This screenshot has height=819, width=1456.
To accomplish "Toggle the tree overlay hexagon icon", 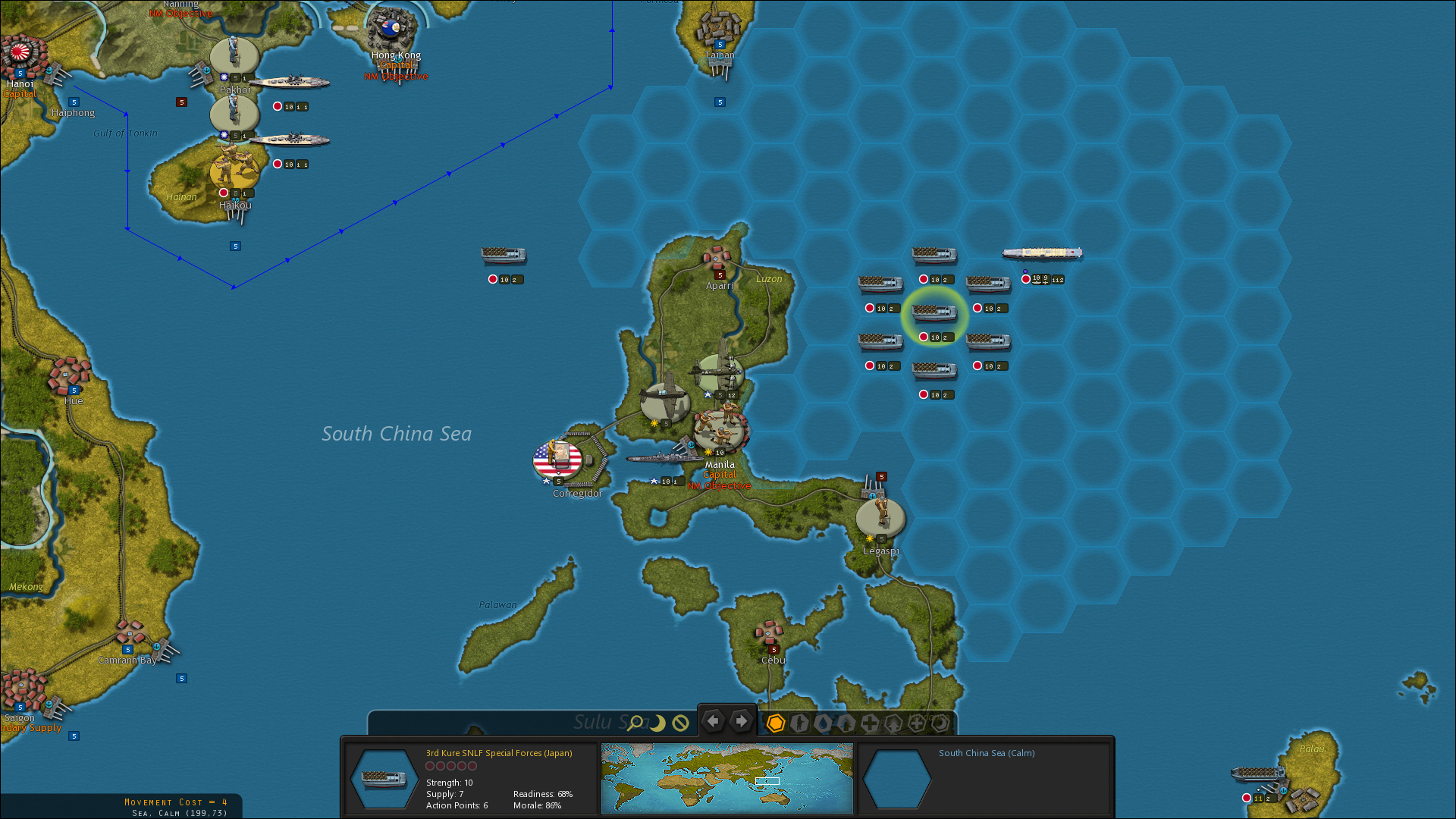I will click(x=847, y=723).
